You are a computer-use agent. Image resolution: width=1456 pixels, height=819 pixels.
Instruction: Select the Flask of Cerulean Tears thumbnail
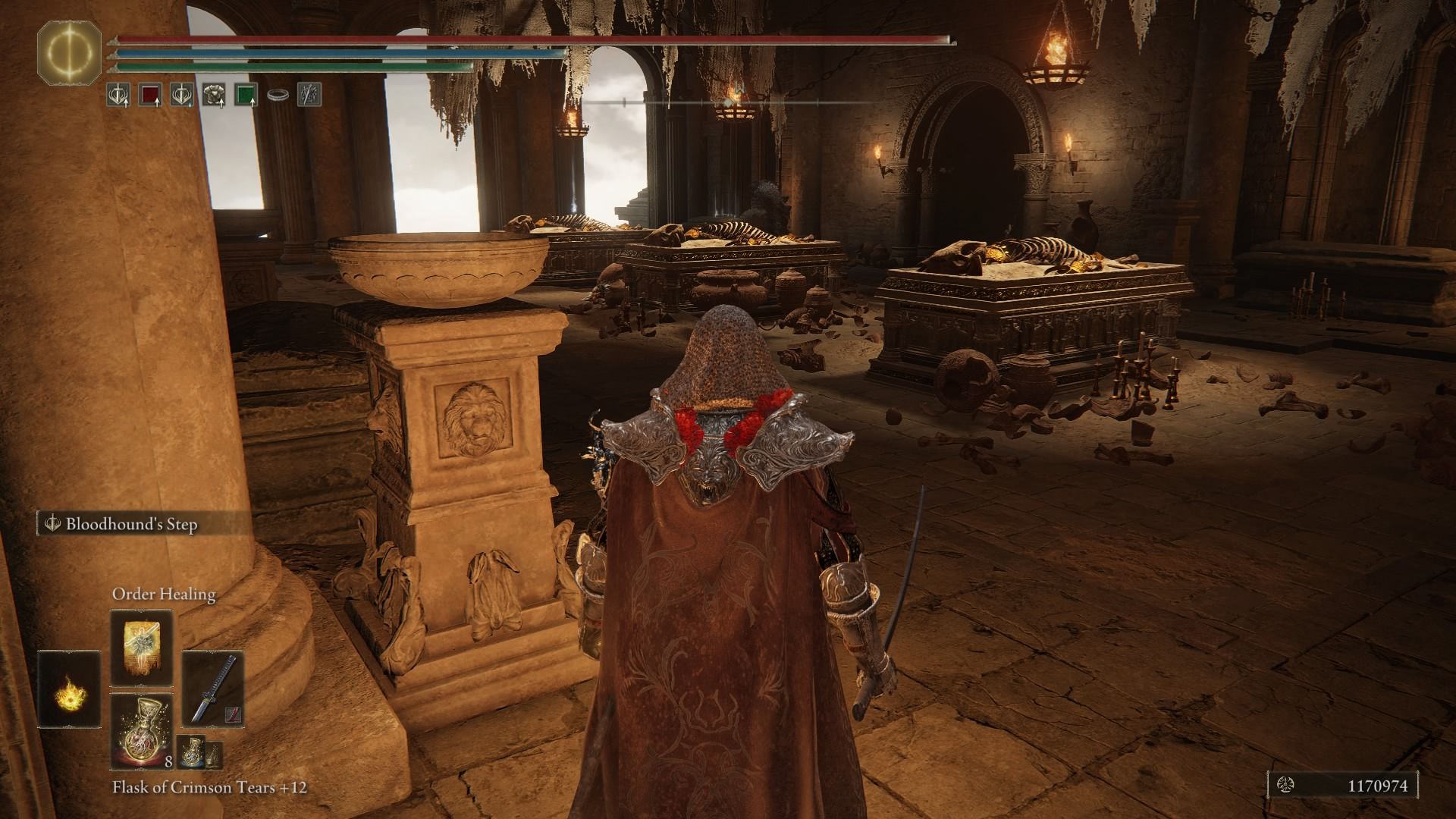point(191,752)
